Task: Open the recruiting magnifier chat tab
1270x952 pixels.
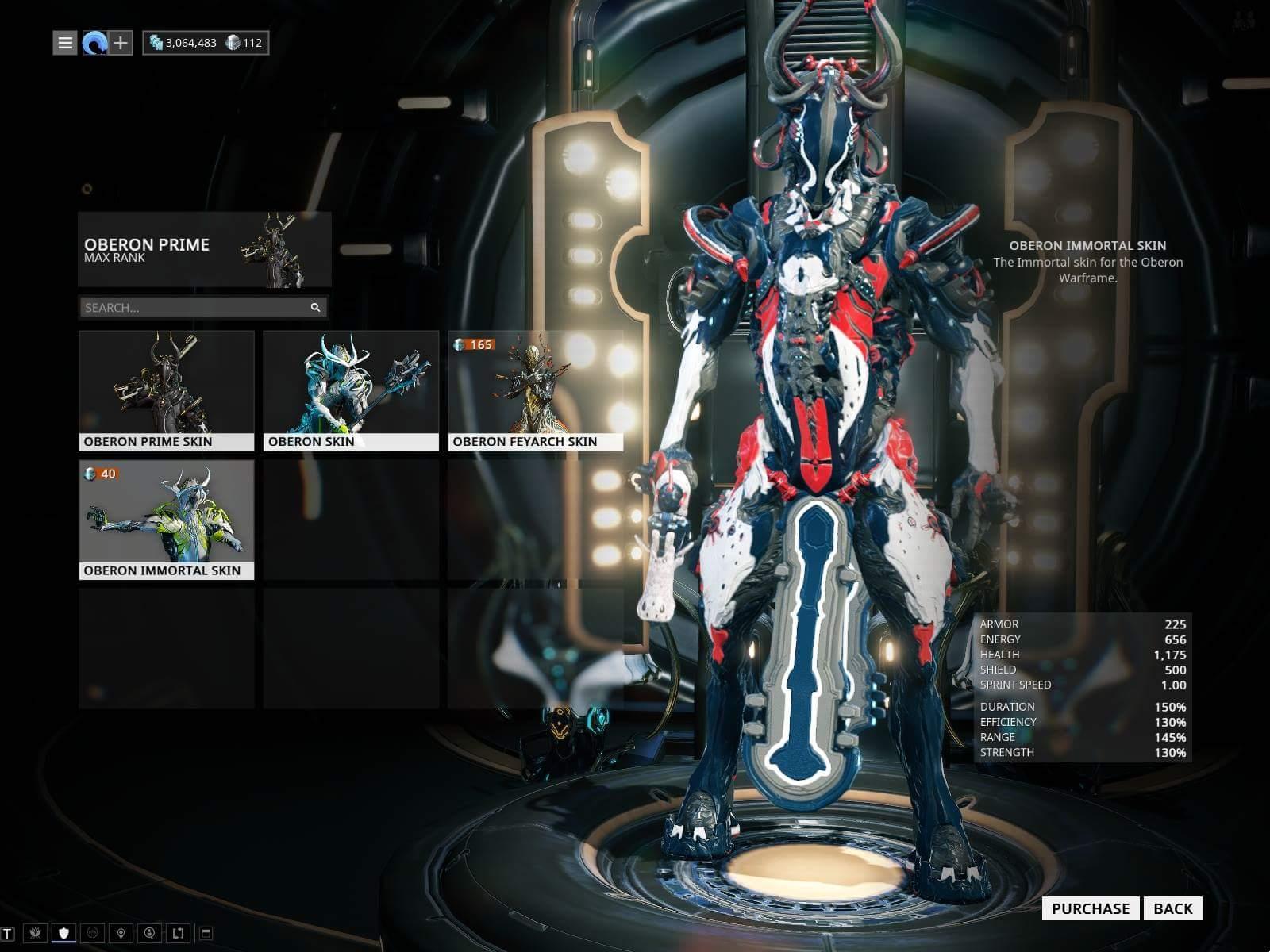Action: point(149,933)
